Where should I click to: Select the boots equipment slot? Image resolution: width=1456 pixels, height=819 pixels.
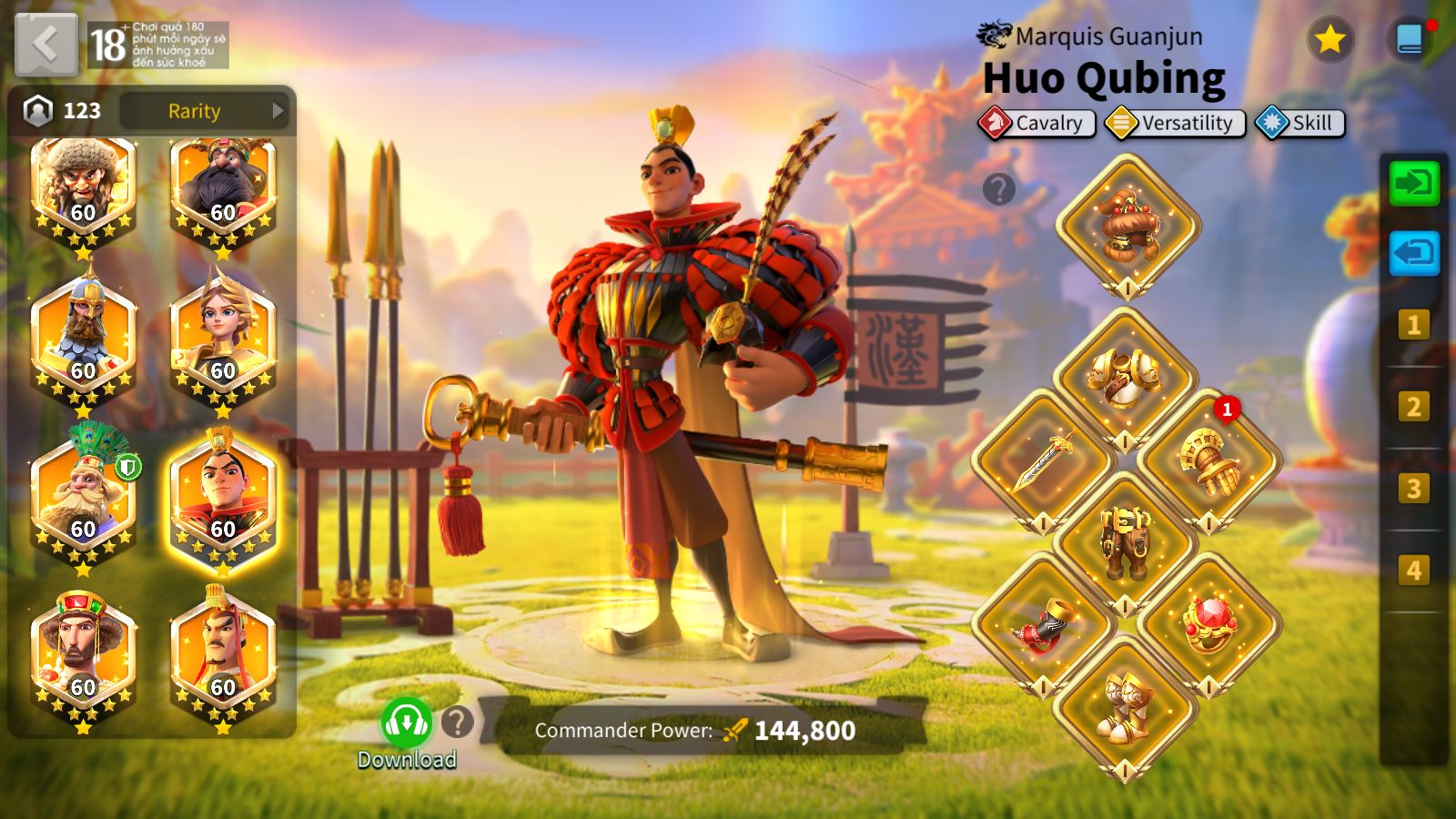pos(1126,705)
